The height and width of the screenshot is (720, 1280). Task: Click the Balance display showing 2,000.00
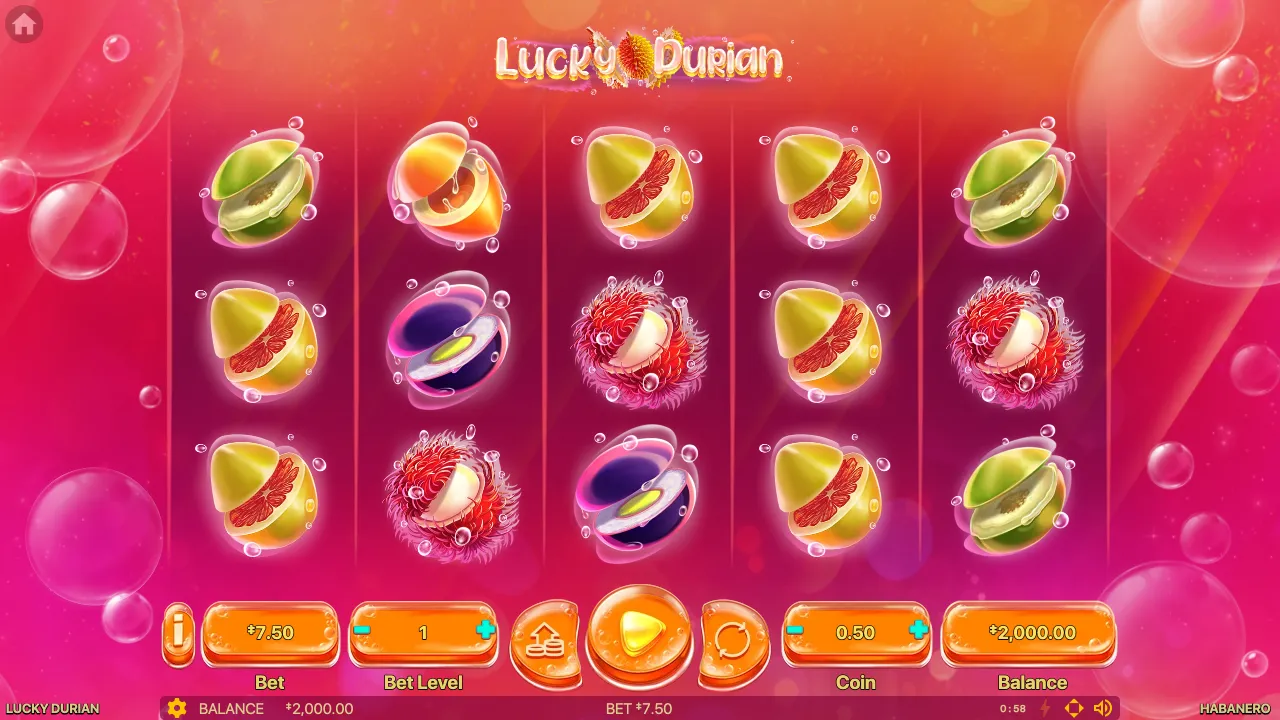click(x=1031, y=632)
